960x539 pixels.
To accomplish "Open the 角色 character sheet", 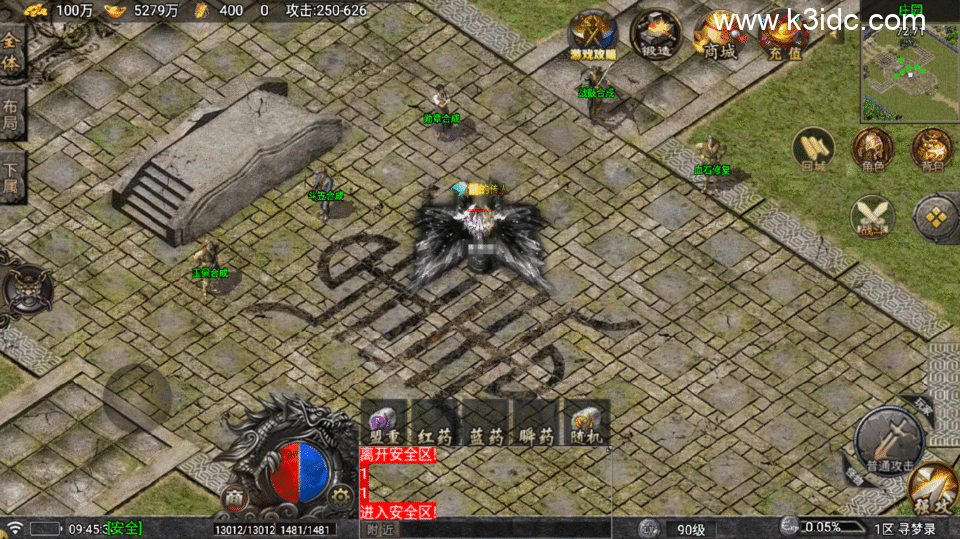I will point(872,149).
